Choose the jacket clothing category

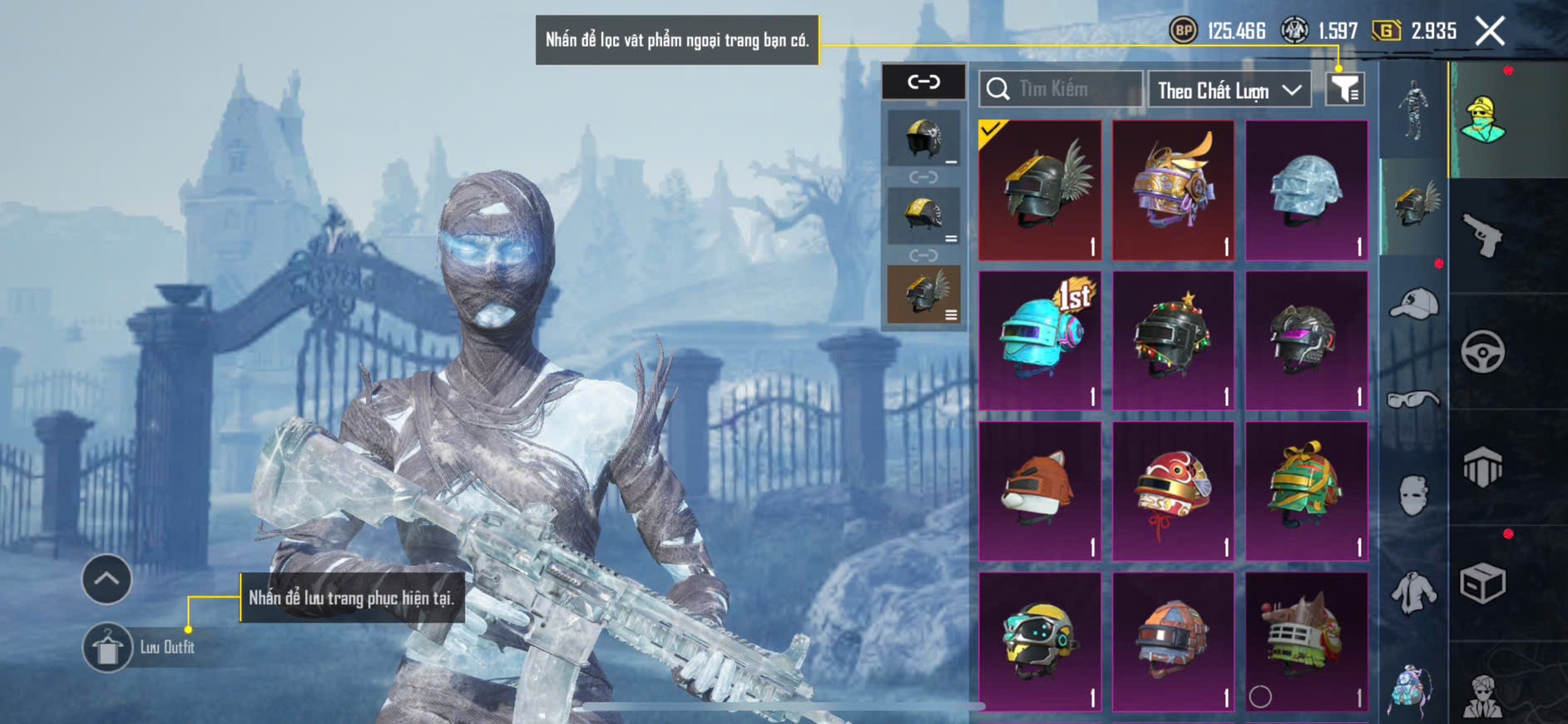(x=1413, y=592)
